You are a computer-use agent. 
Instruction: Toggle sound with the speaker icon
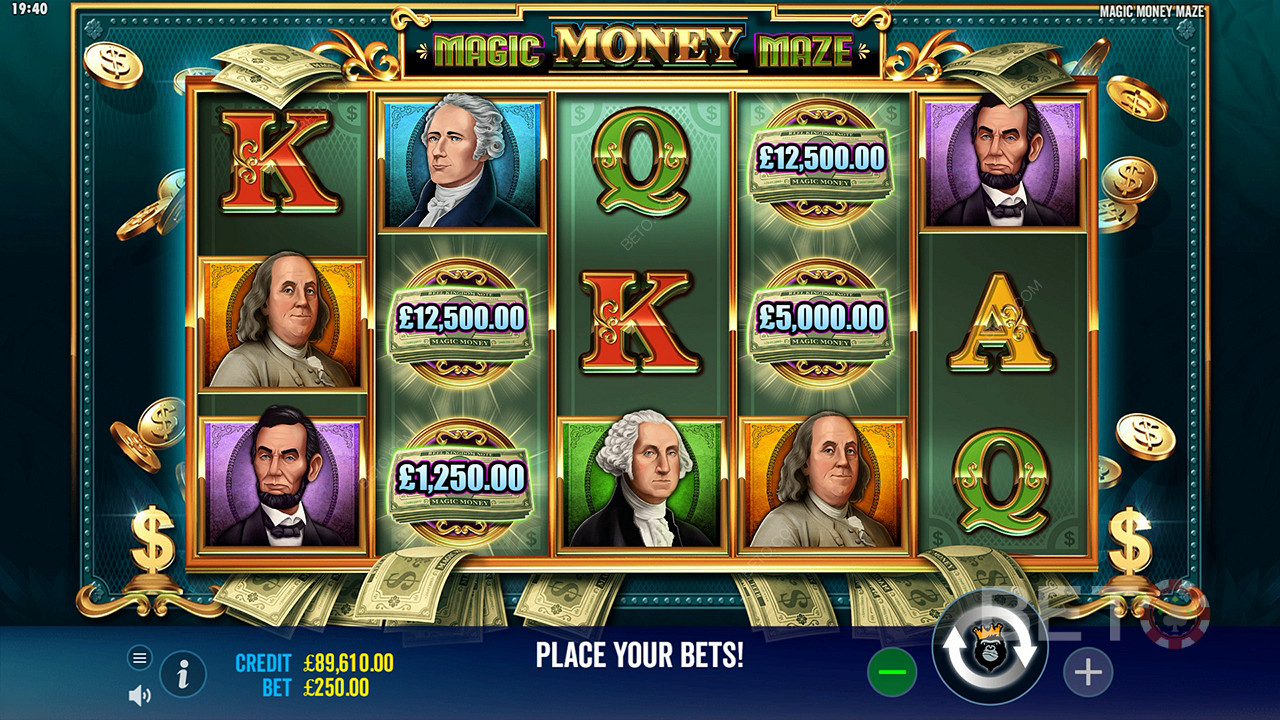(140, 694)
